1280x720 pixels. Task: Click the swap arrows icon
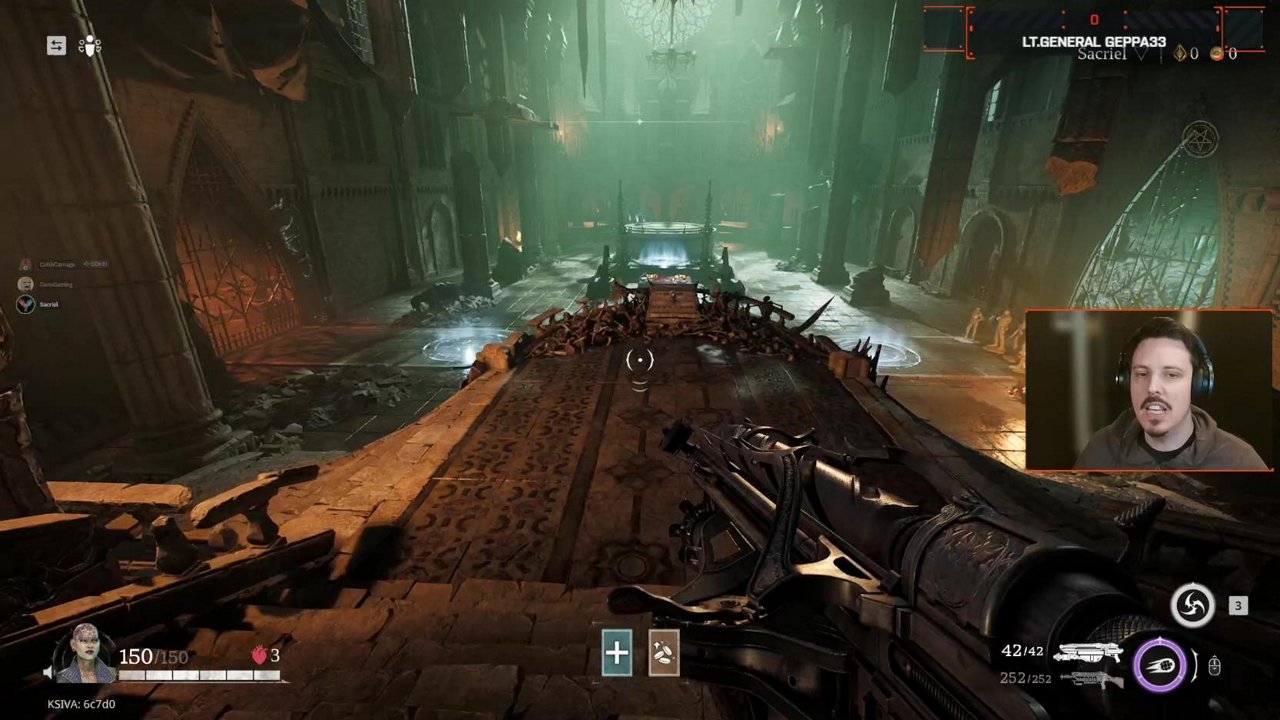point(56,46)
